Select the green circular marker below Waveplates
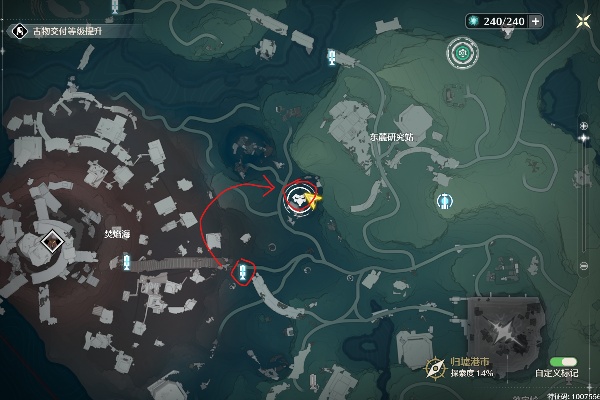600x400 pixels. point(461,51)
